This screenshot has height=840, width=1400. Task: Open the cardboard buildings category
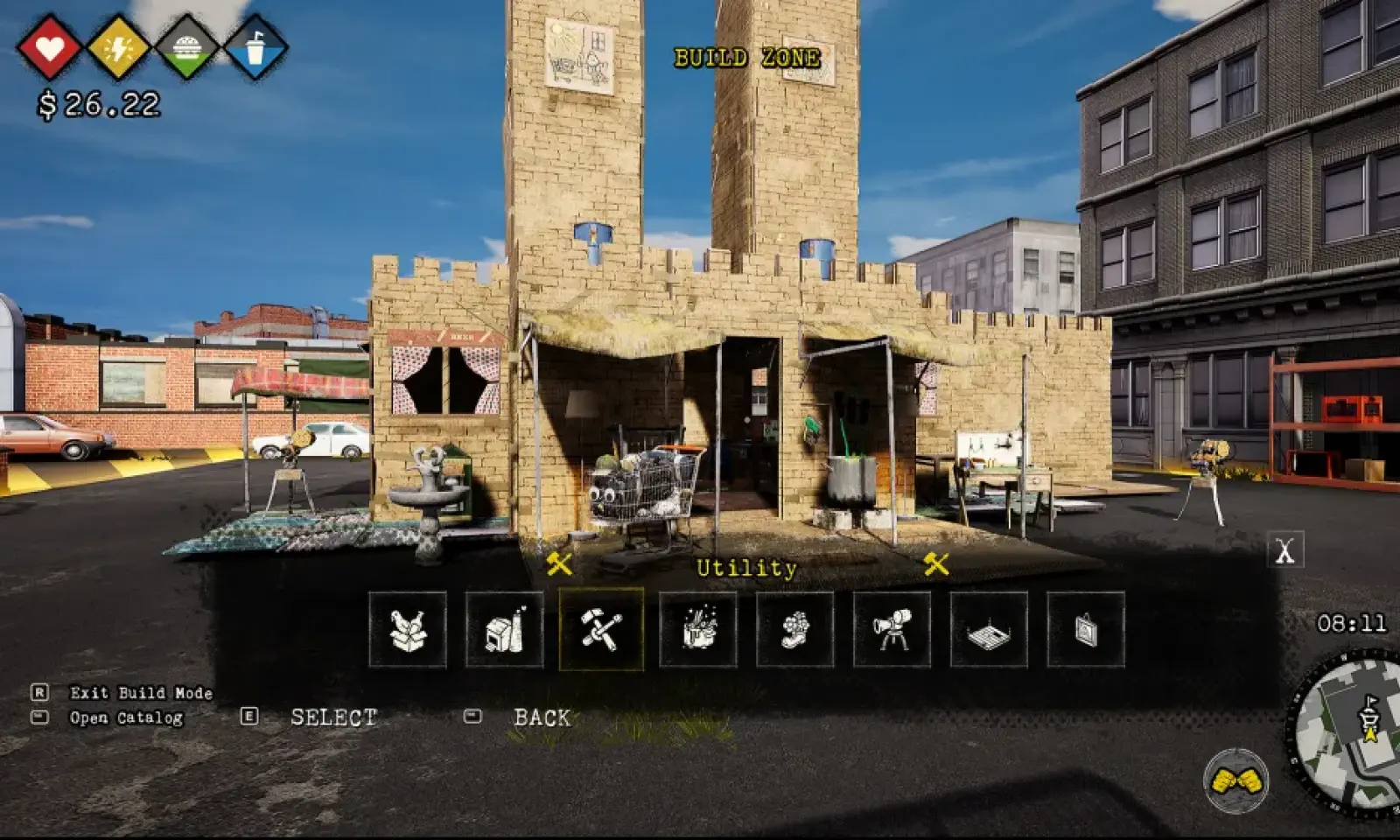click(505, 630)
